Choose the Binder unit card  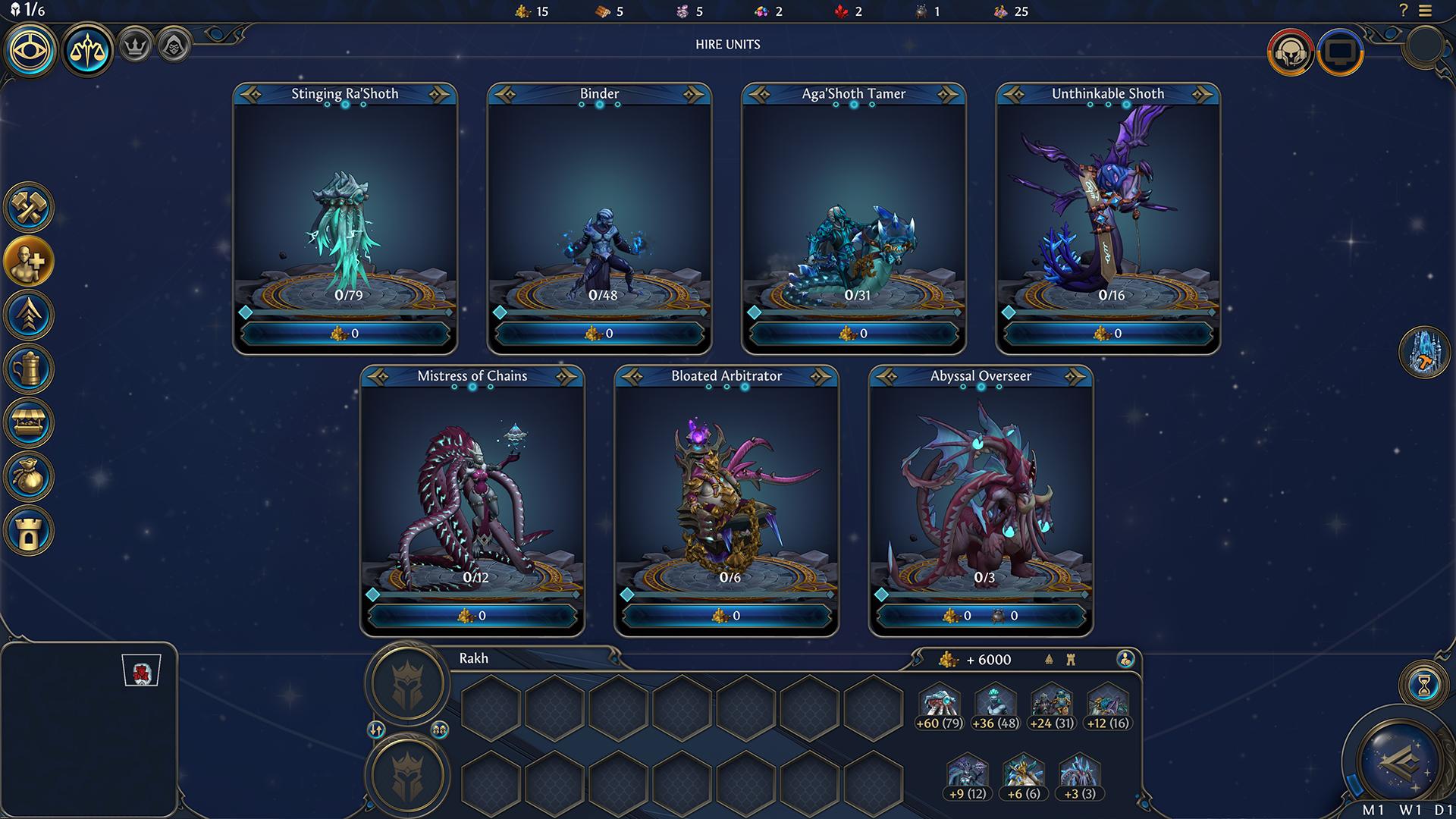(x=599, y=205)
